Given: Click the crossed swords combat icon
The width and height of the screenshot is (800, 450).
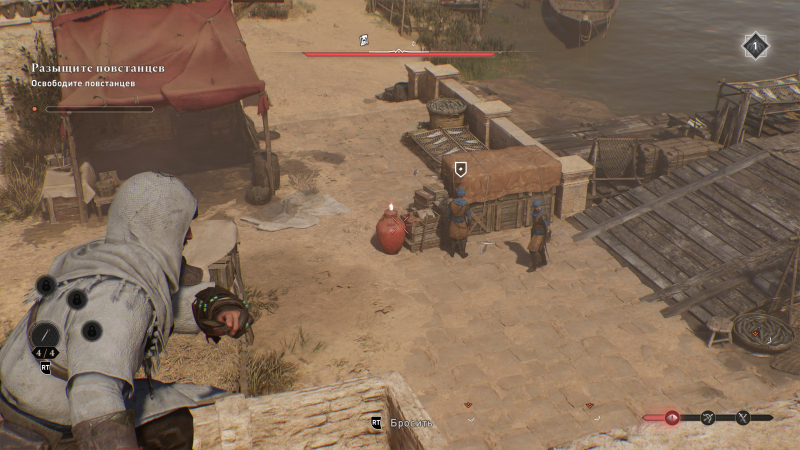Looking at the screenshot, I should coord(743,417).
